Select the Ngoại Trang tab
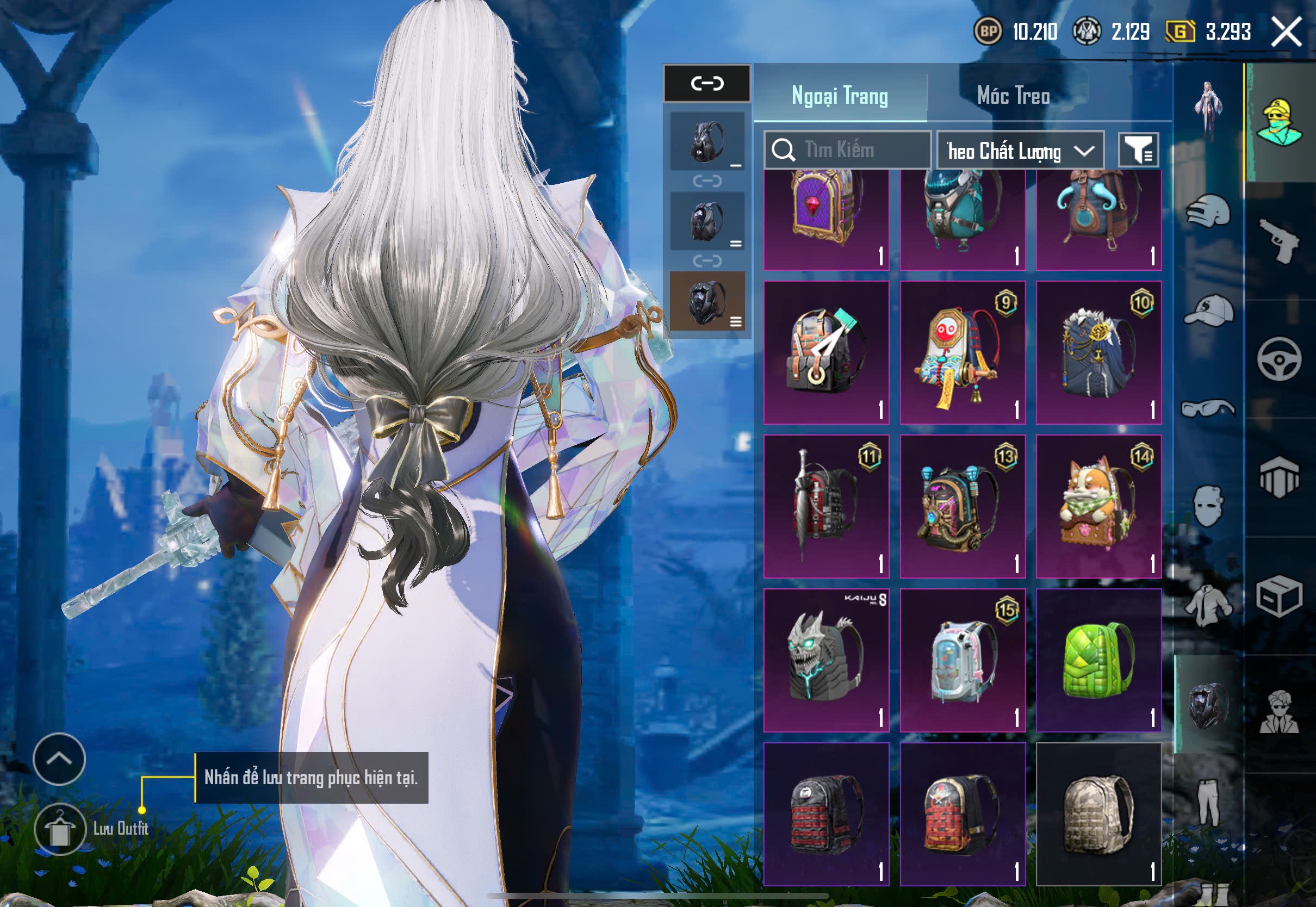The image size is (1316, 907). 839,96
